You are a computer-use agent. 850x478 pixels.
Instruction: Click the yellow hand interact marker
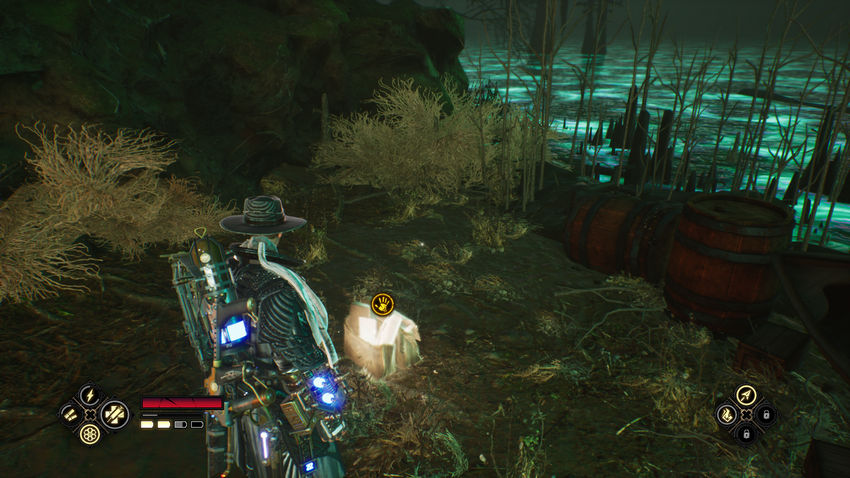point(382,301)
